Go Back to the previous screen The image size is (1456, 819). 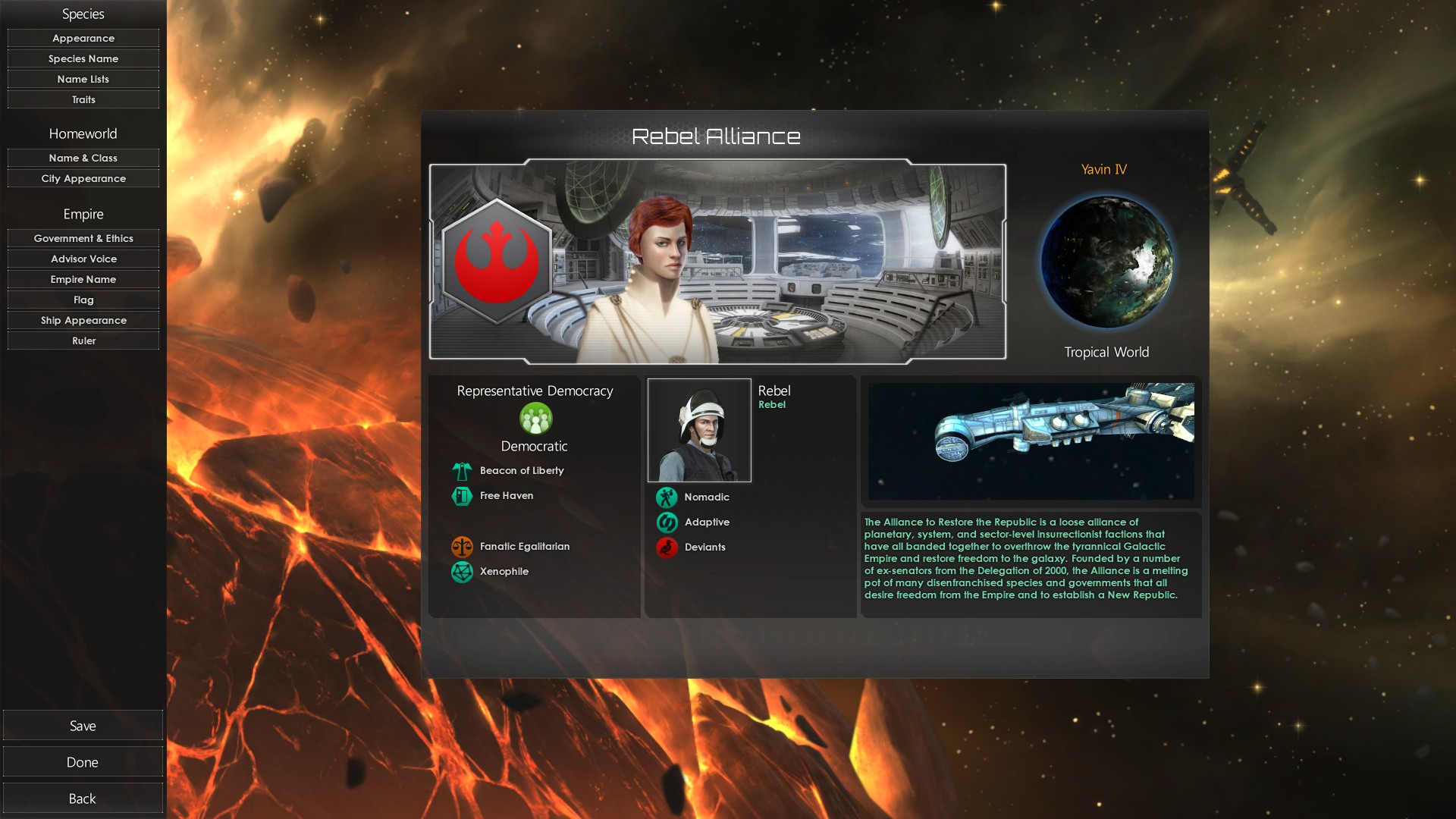pos(83,799)
